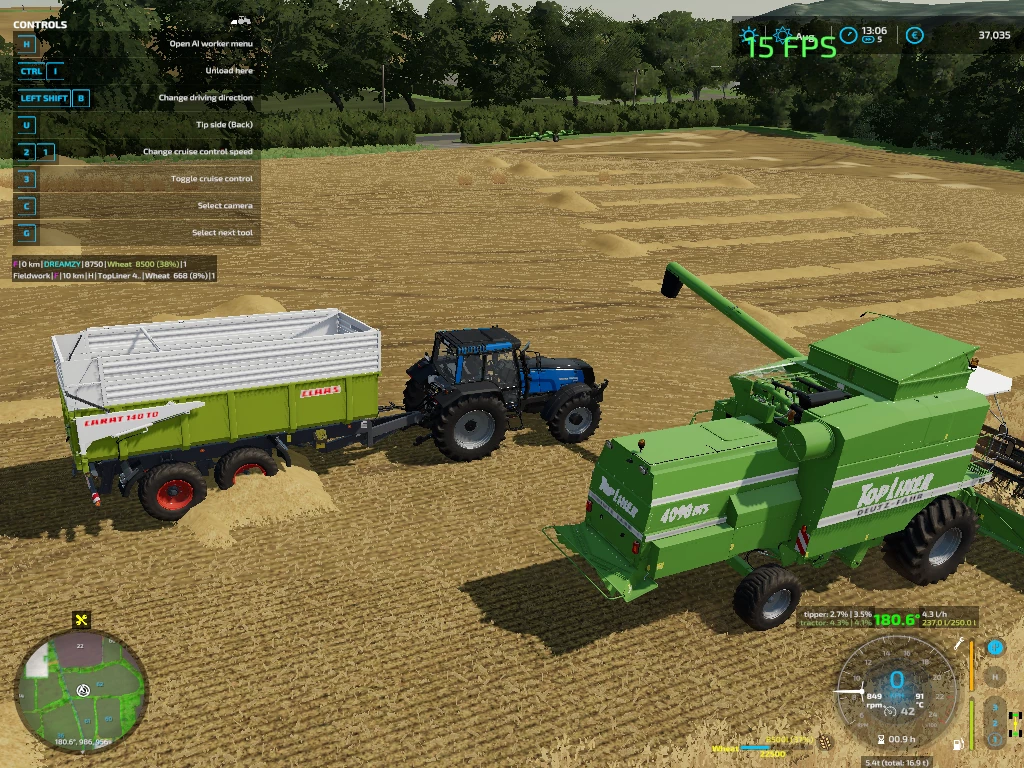
Task: Click the fuel pump icon
Action: coord(960,744)
